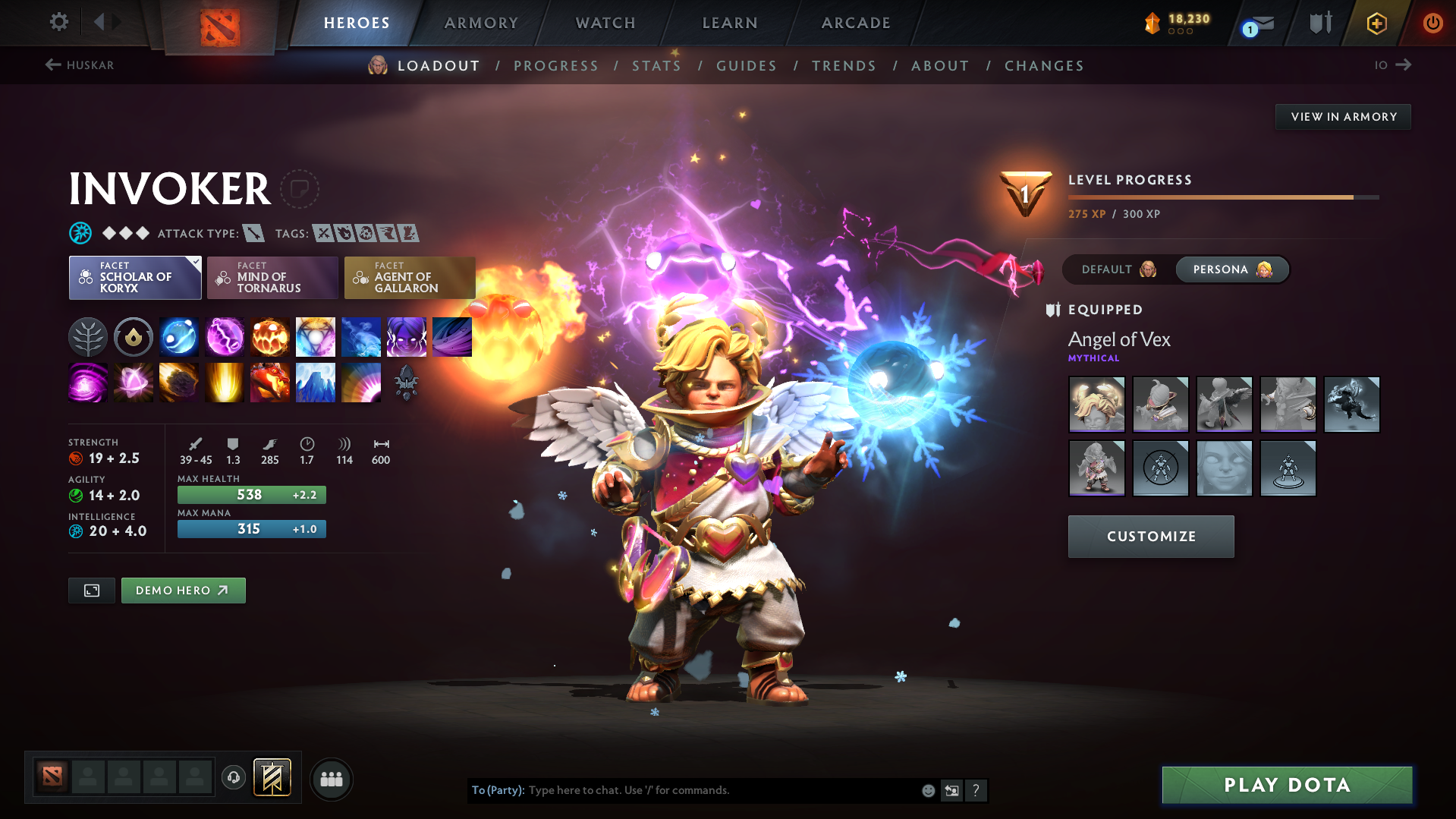This screenshot has width=1456, height=819.
Task: Switch to the Default hero model
Action: coord(1118,269)
